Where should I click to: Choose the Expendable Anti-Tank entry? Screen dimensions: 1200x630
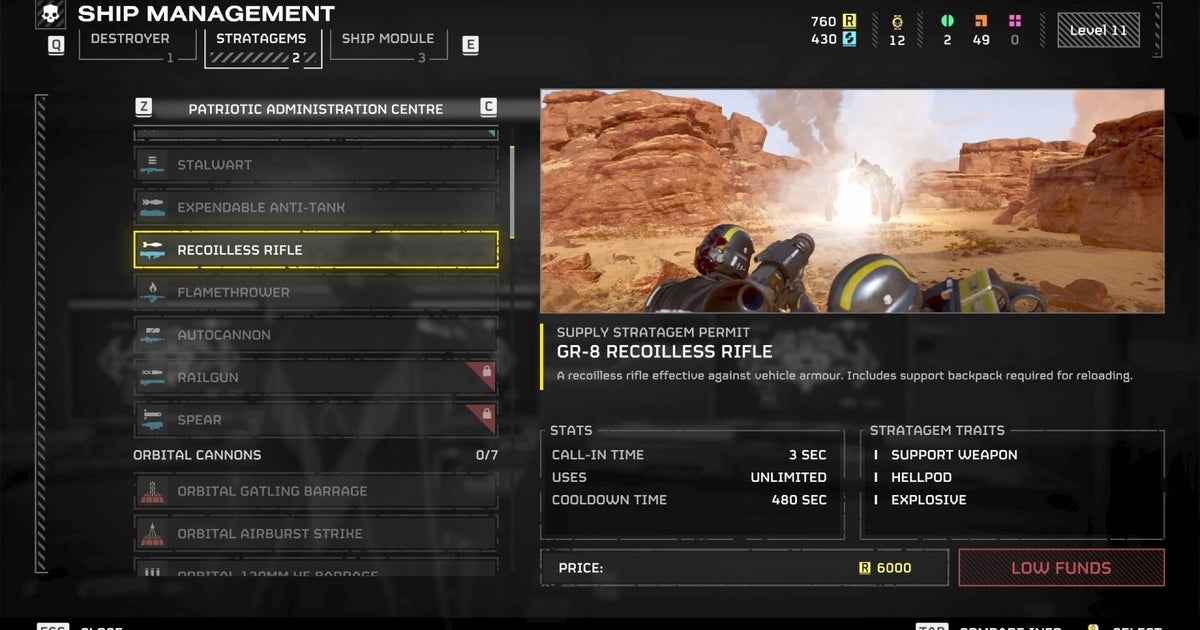(x=316, y=208)
